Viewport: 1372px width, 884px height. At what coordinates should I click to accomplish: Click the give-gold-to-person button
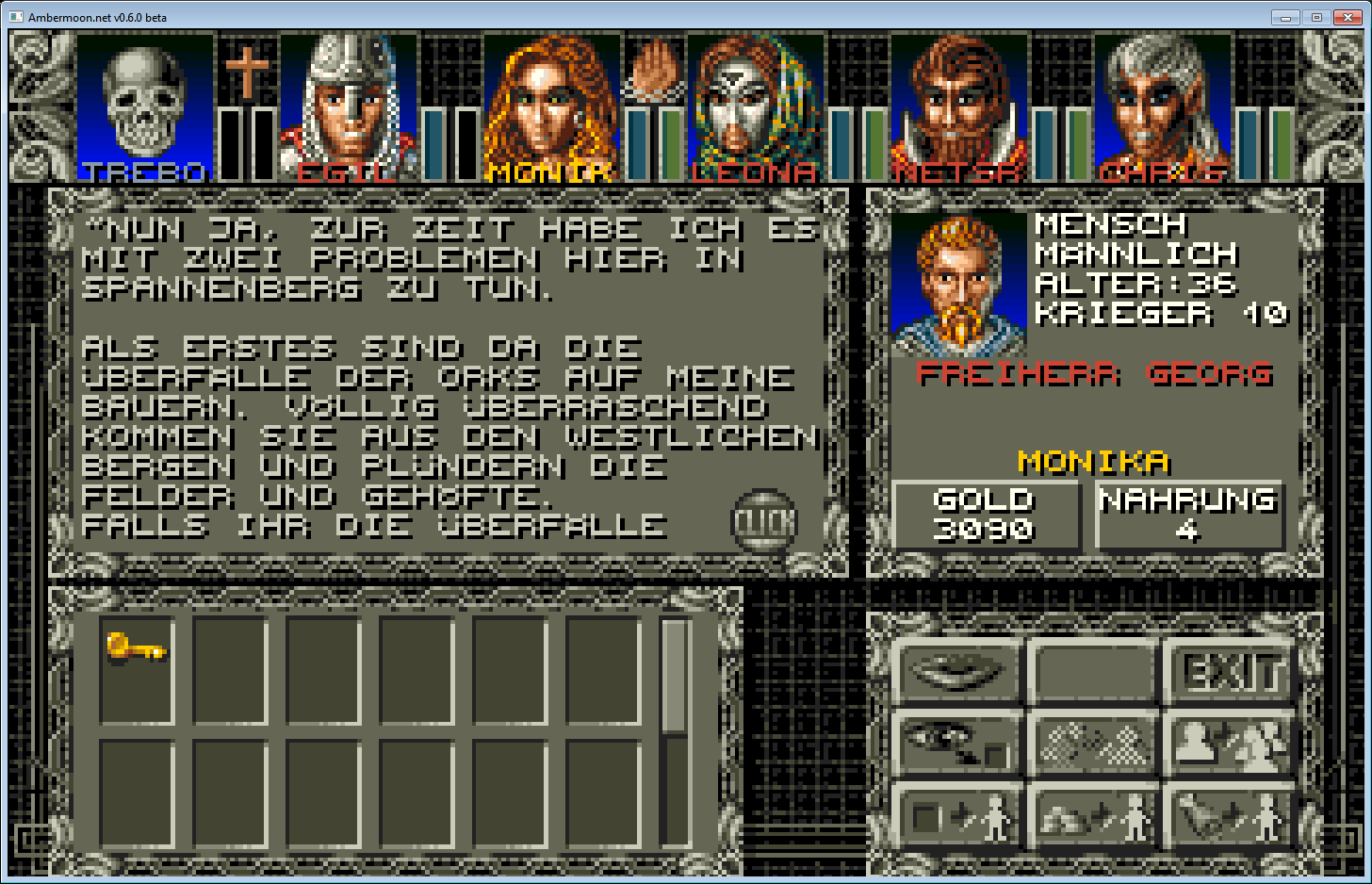tap(1095, 816)
